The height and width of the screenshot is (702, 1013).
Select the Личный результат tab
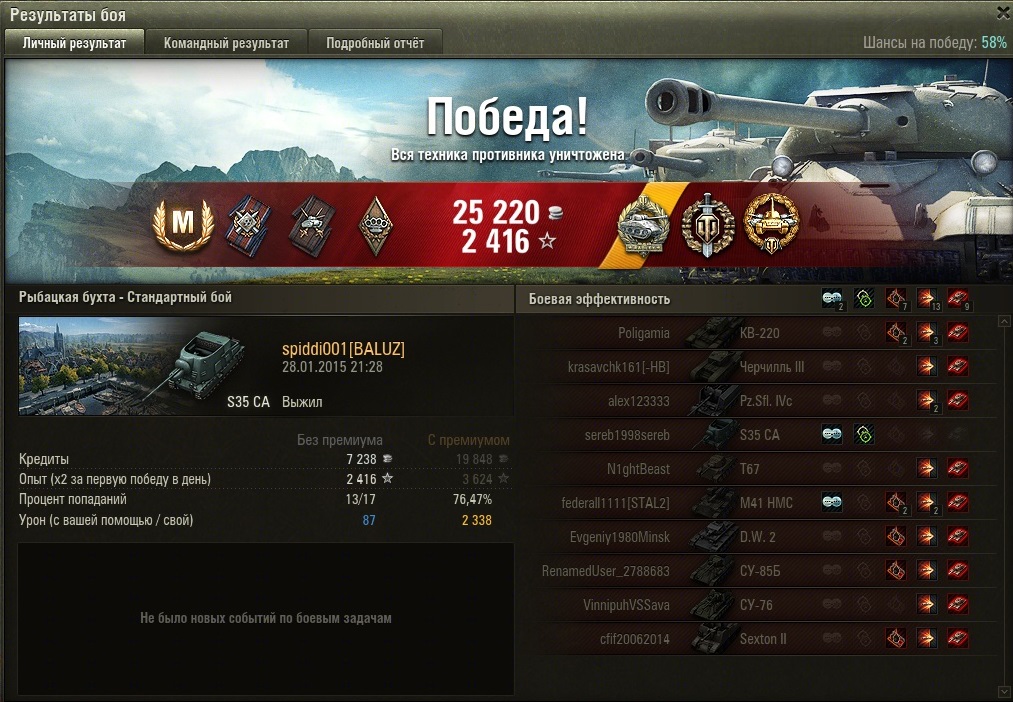click(x=75, y=43)
